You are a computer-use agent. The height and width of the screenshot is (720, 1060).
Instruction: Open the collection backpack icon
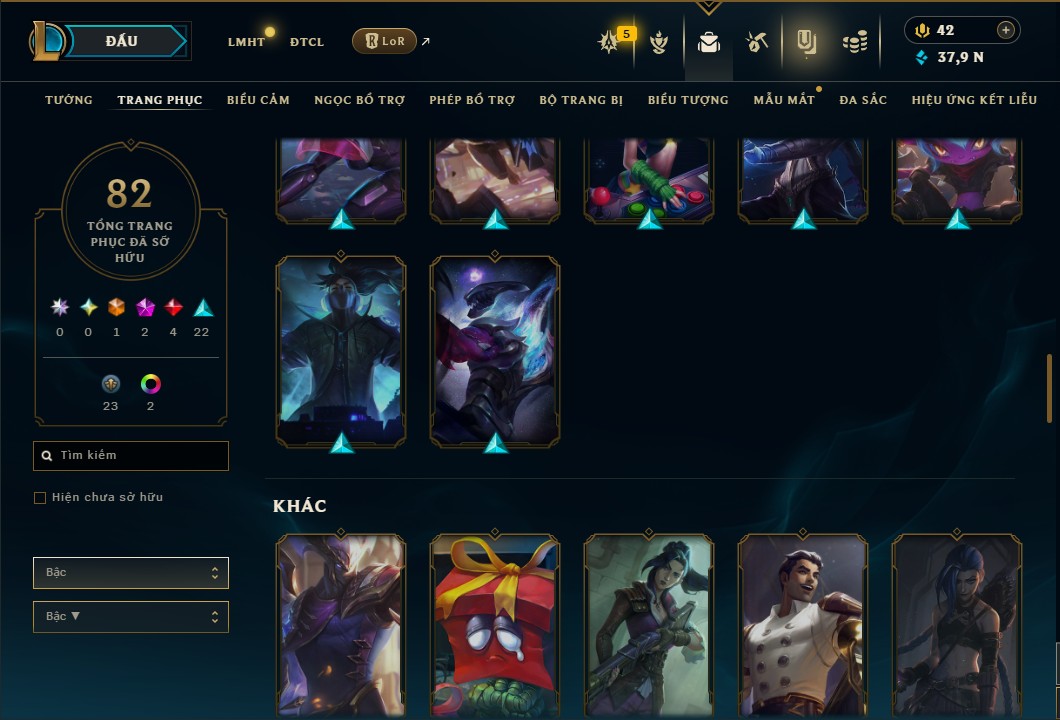pyautogui.click(x=709, y=42)
